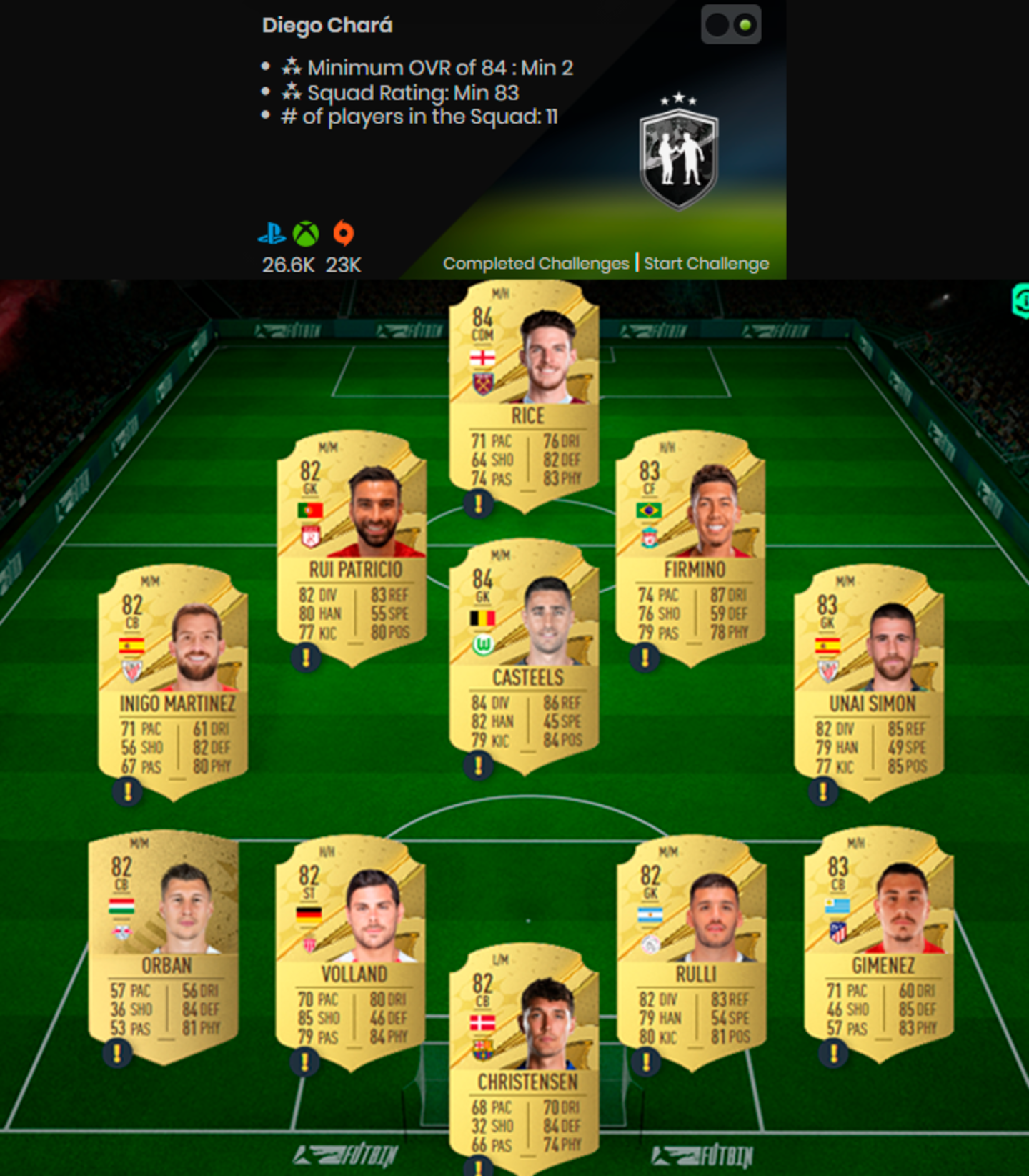Open the Start Challenge link
This screenshot has height=1176, width=1029.
(x=706, y=264)
